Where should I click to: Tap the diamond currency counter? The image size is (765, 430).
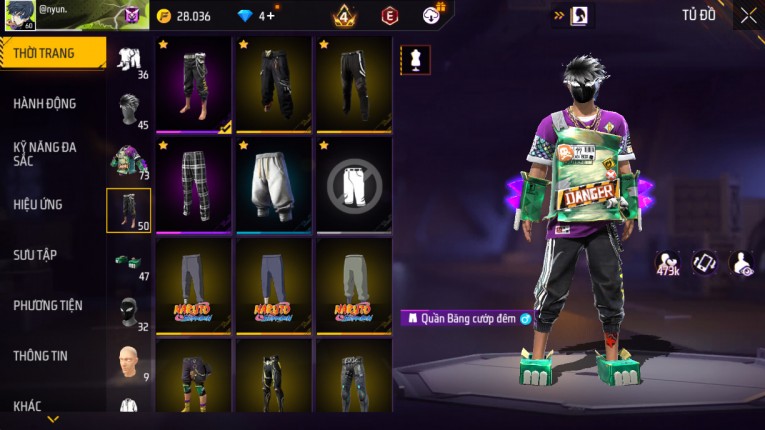click(256, 16)
